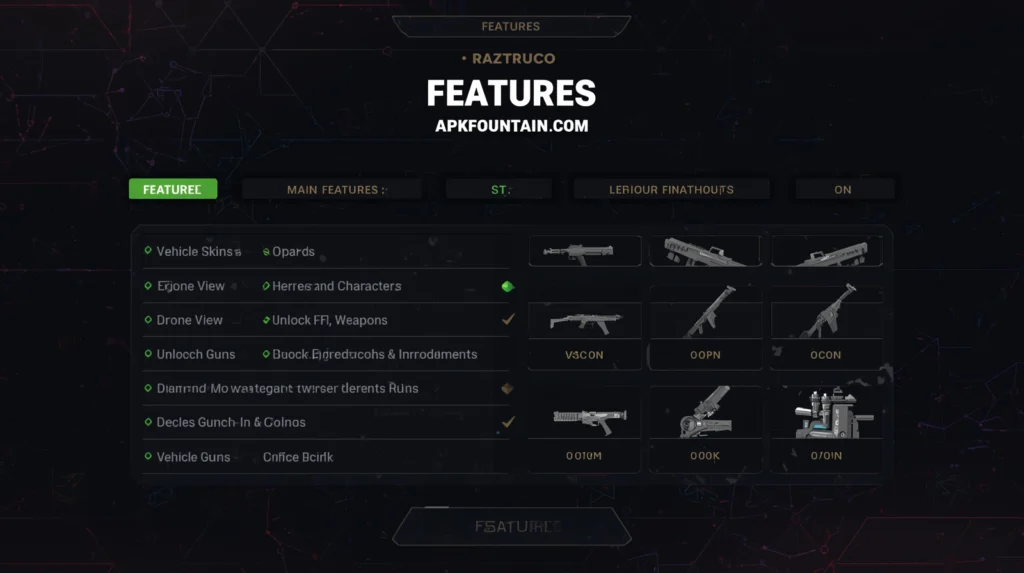
Task: Select the weapon tile labeled OOIOM
Action: (584, 428)
